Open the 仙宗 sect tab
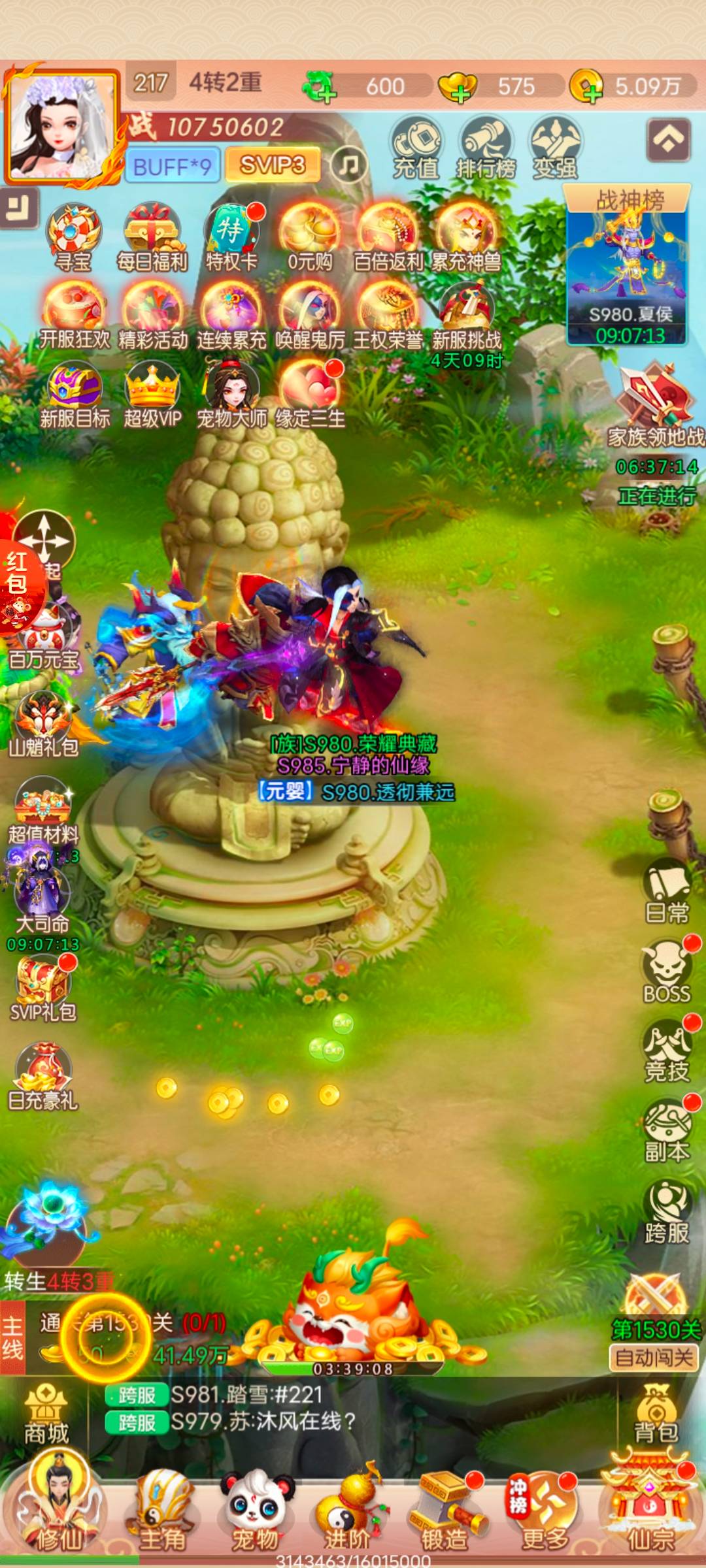Image resolution: width=706 pixels, height=1568 pixels. (x=650, y=1511)
